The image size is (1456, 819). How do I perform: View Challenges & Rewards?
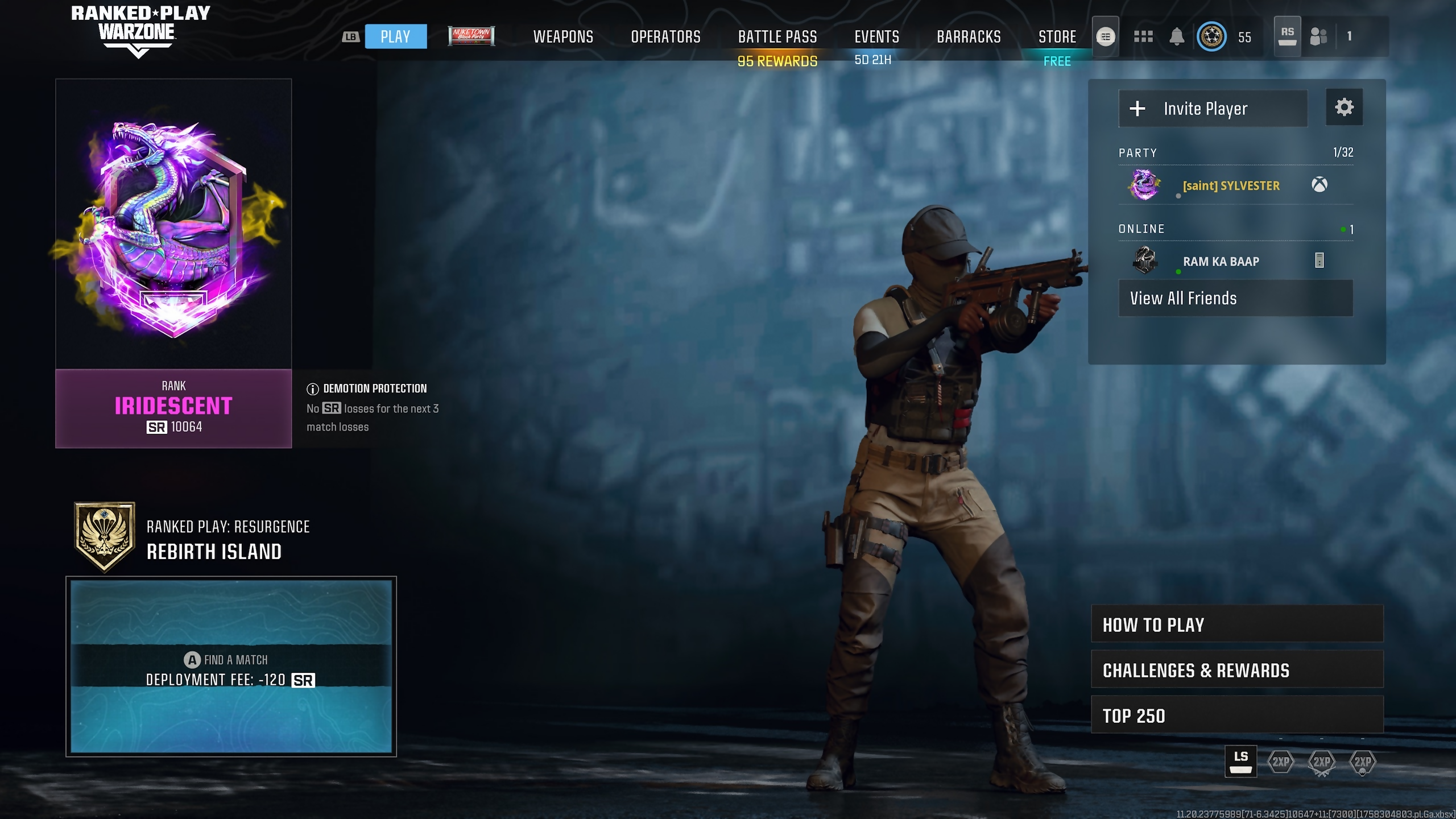[1236, 670]
